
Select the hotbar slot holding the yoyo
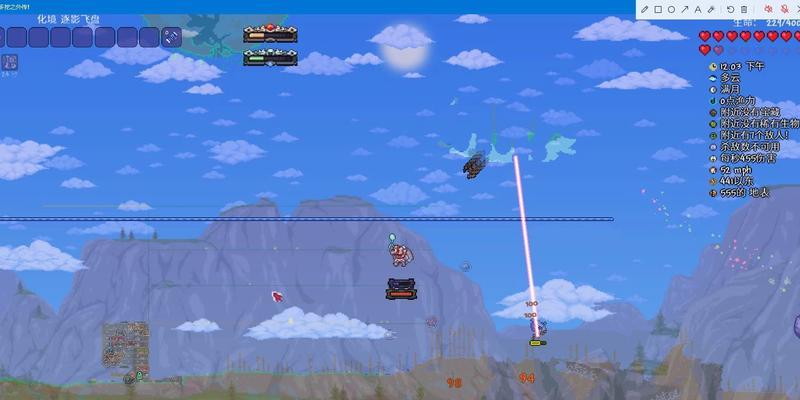coord(172,38)
